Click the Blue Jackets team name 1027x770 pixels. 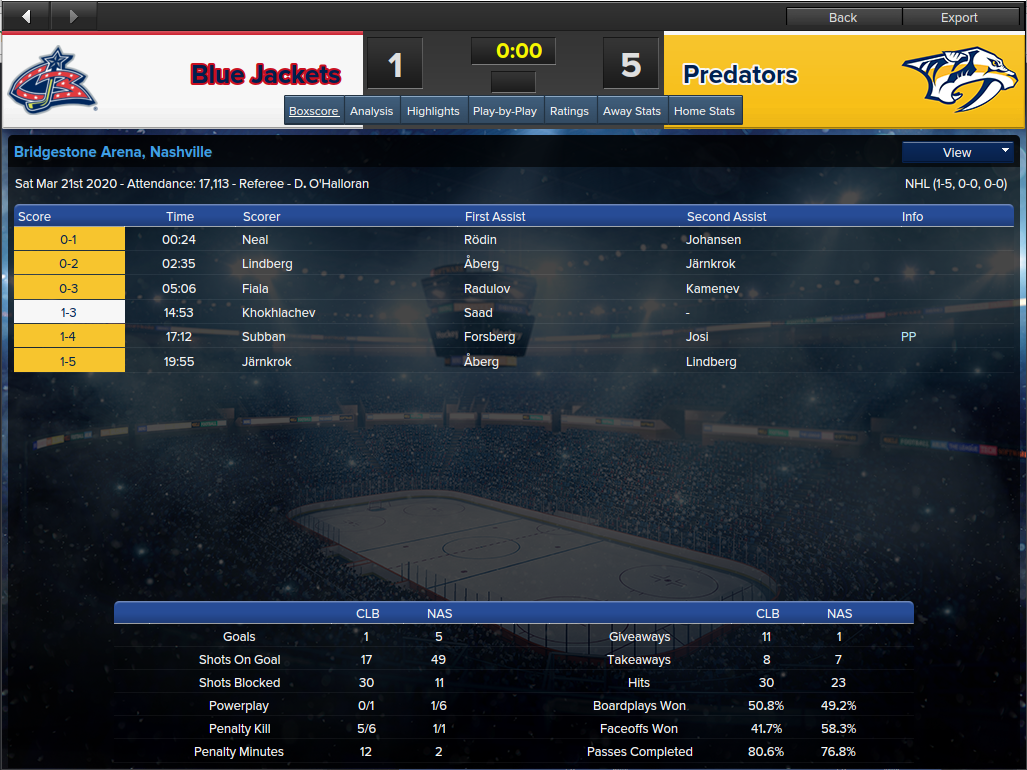click(266, 75)
